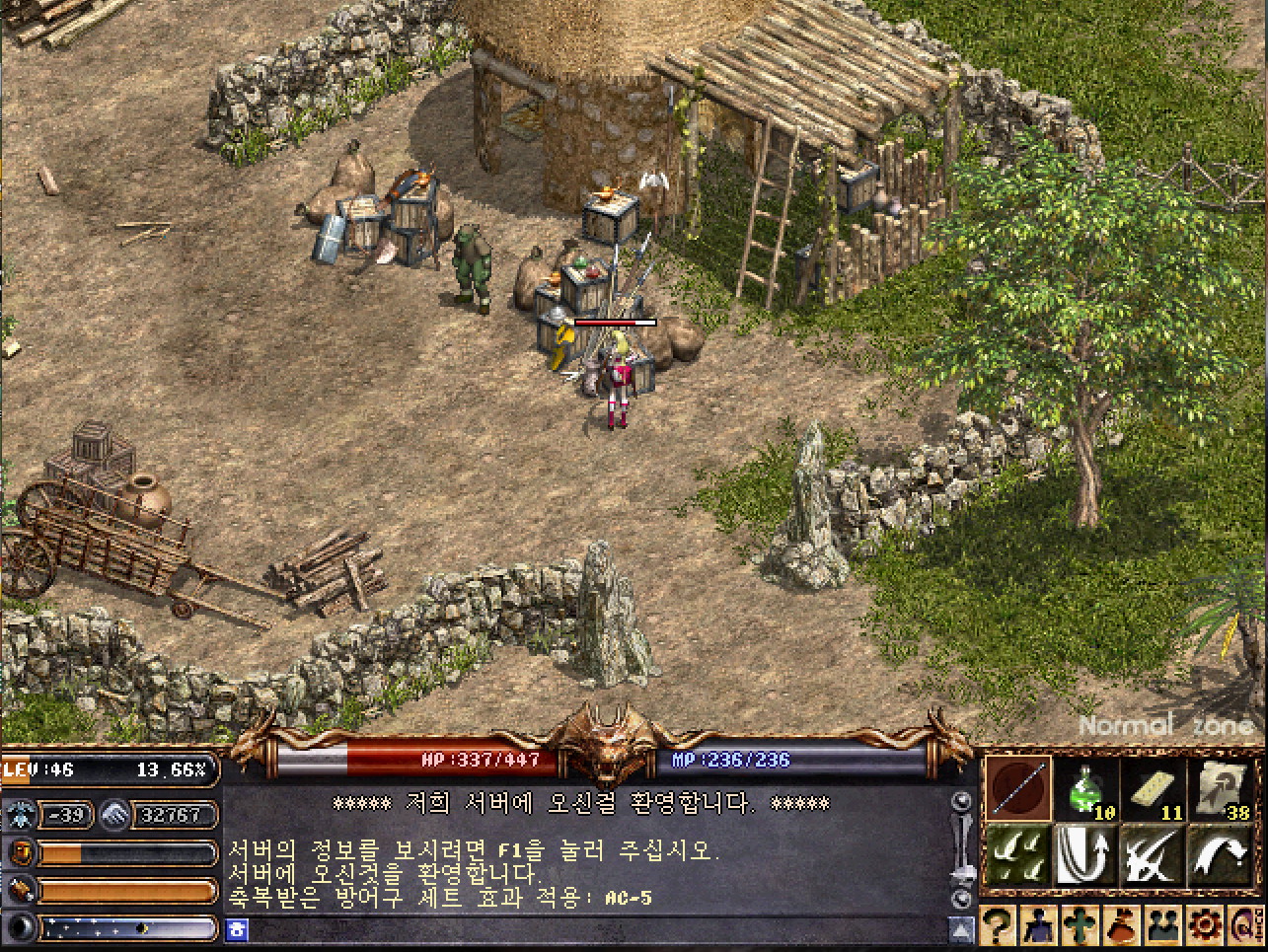Cast the curved up-arrow skill
This screenshot has height=952, width=1268.
[1086, 854]
